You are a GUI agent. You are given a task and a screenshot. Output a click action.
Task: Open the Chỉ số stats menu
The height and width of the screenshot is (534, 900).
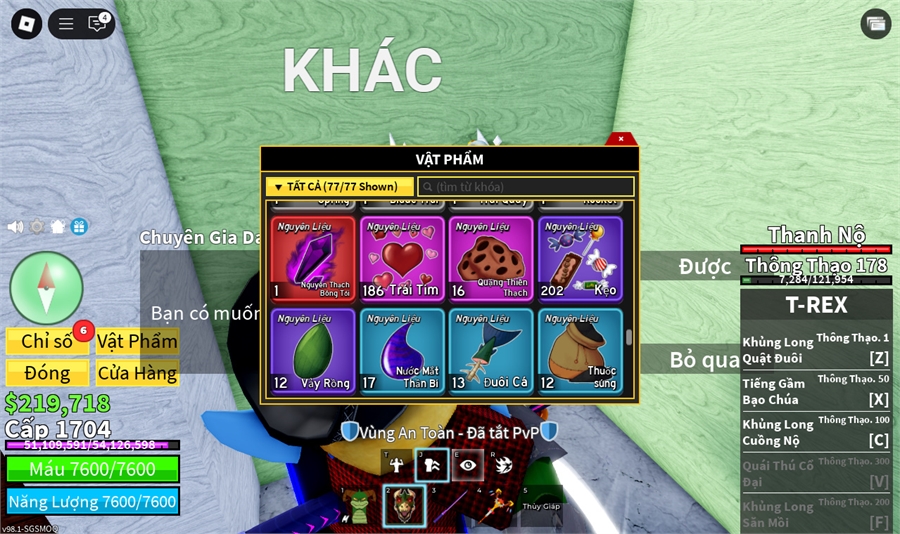[x=47, y=341]
